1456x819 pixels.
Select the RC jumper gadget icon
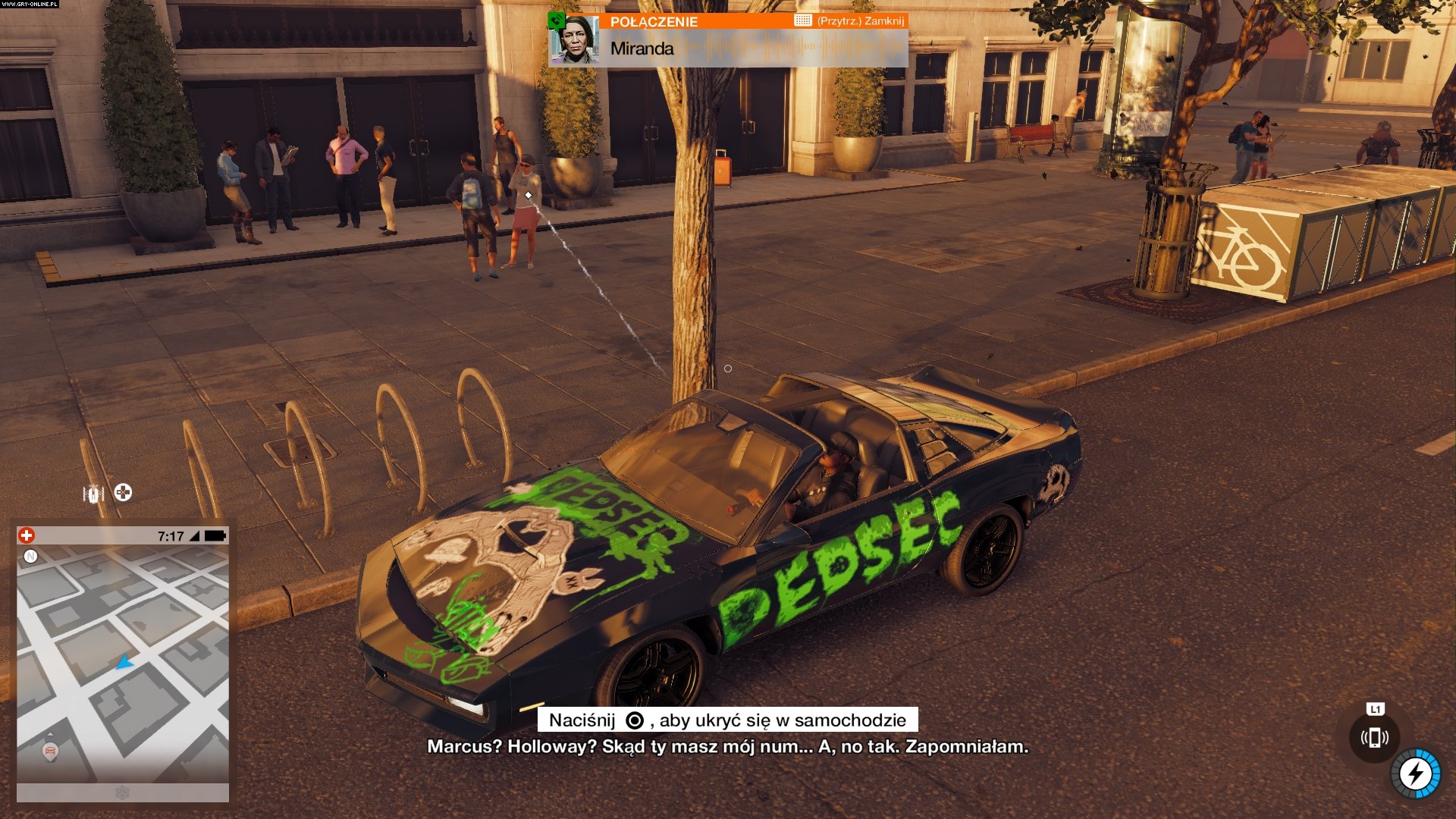pos(93,494)
